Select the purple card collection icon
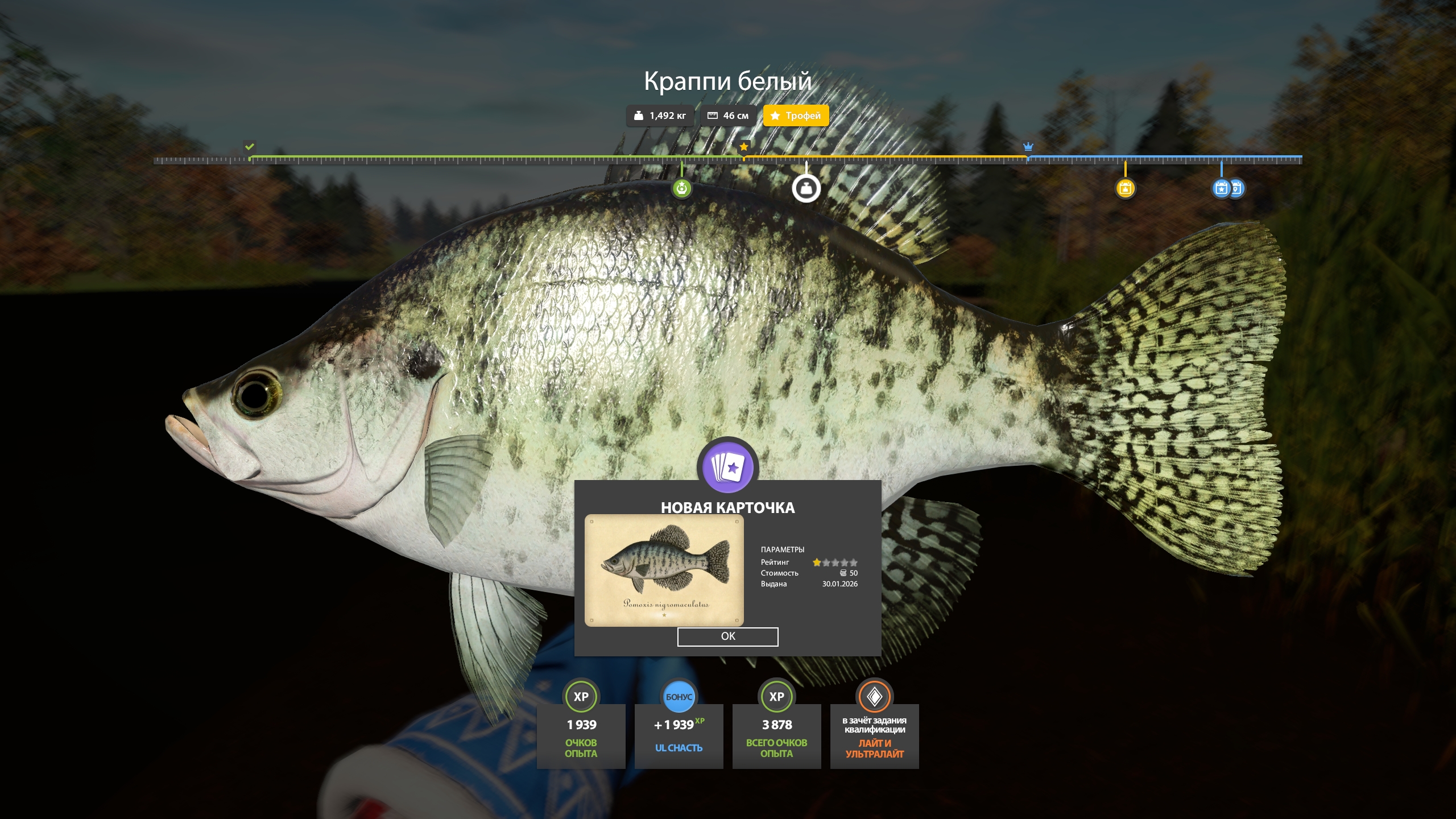Viewport: 1456px width, 819px height. tap(727, 466)
